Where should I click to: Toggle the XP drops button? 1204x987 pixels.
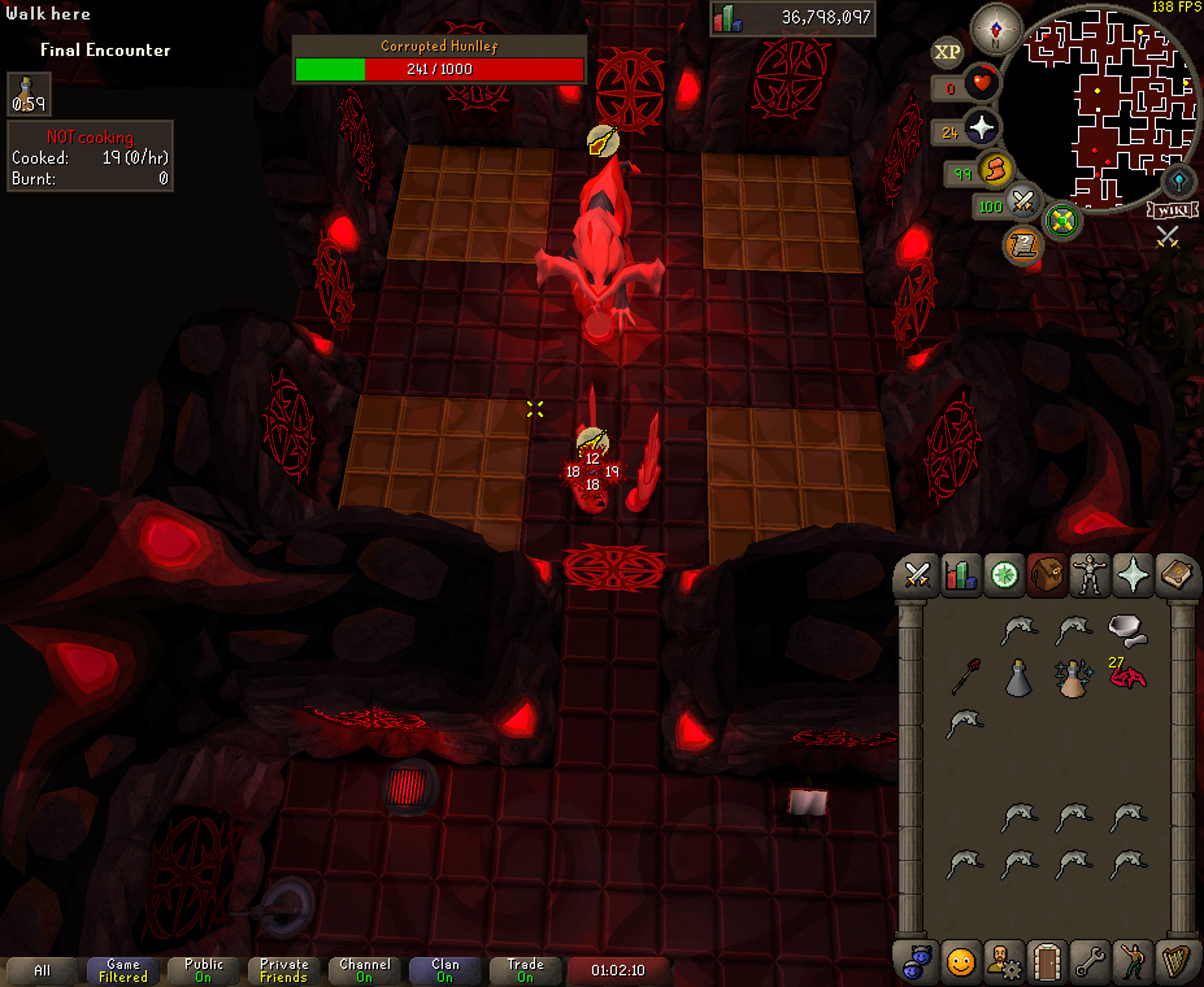947,52
